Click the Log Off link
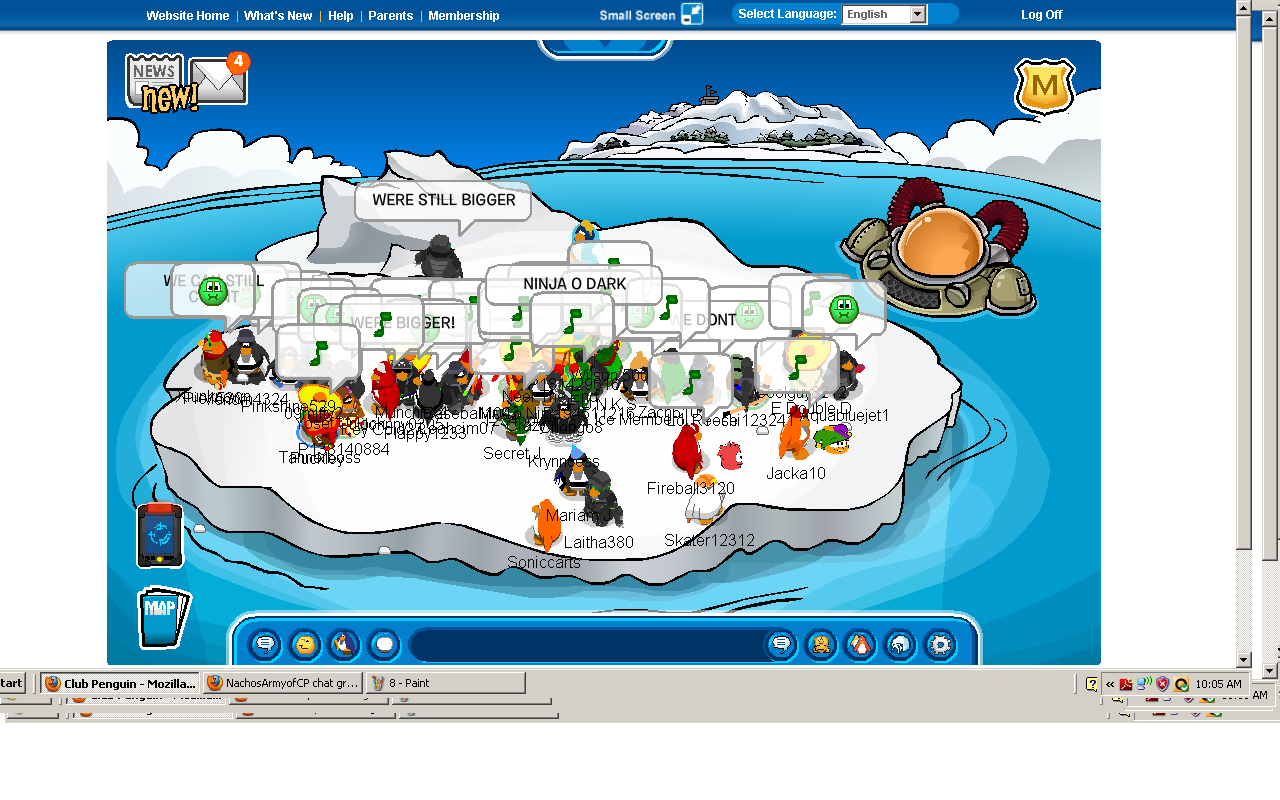The height and width of the screenshot is (800, 1280). [1041, 15]
